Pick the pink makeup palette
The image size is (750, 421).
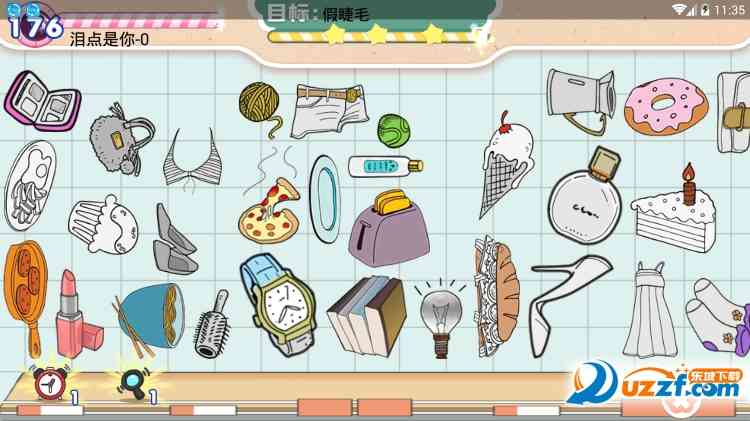click(42, 105)
